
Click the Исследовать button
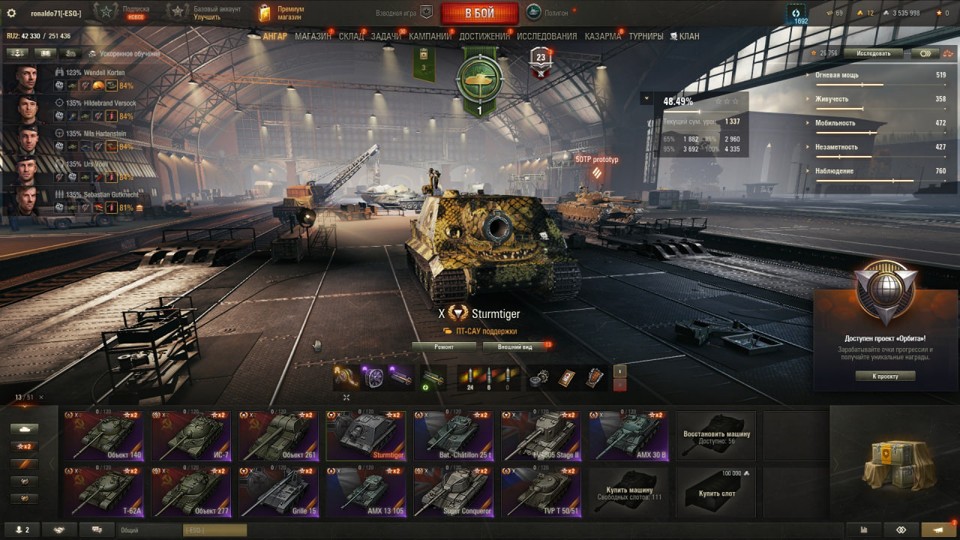tap(872, 53)
